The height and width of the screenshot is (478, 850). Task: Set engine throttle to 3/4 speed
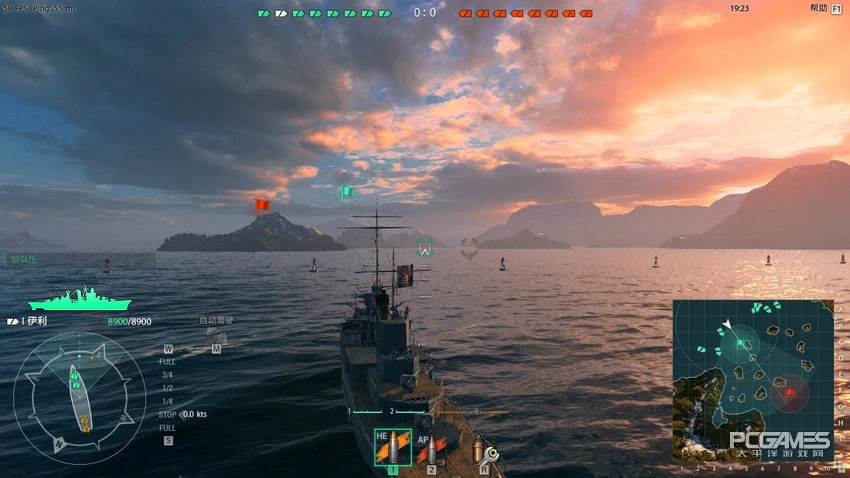[x=167, y=374]
